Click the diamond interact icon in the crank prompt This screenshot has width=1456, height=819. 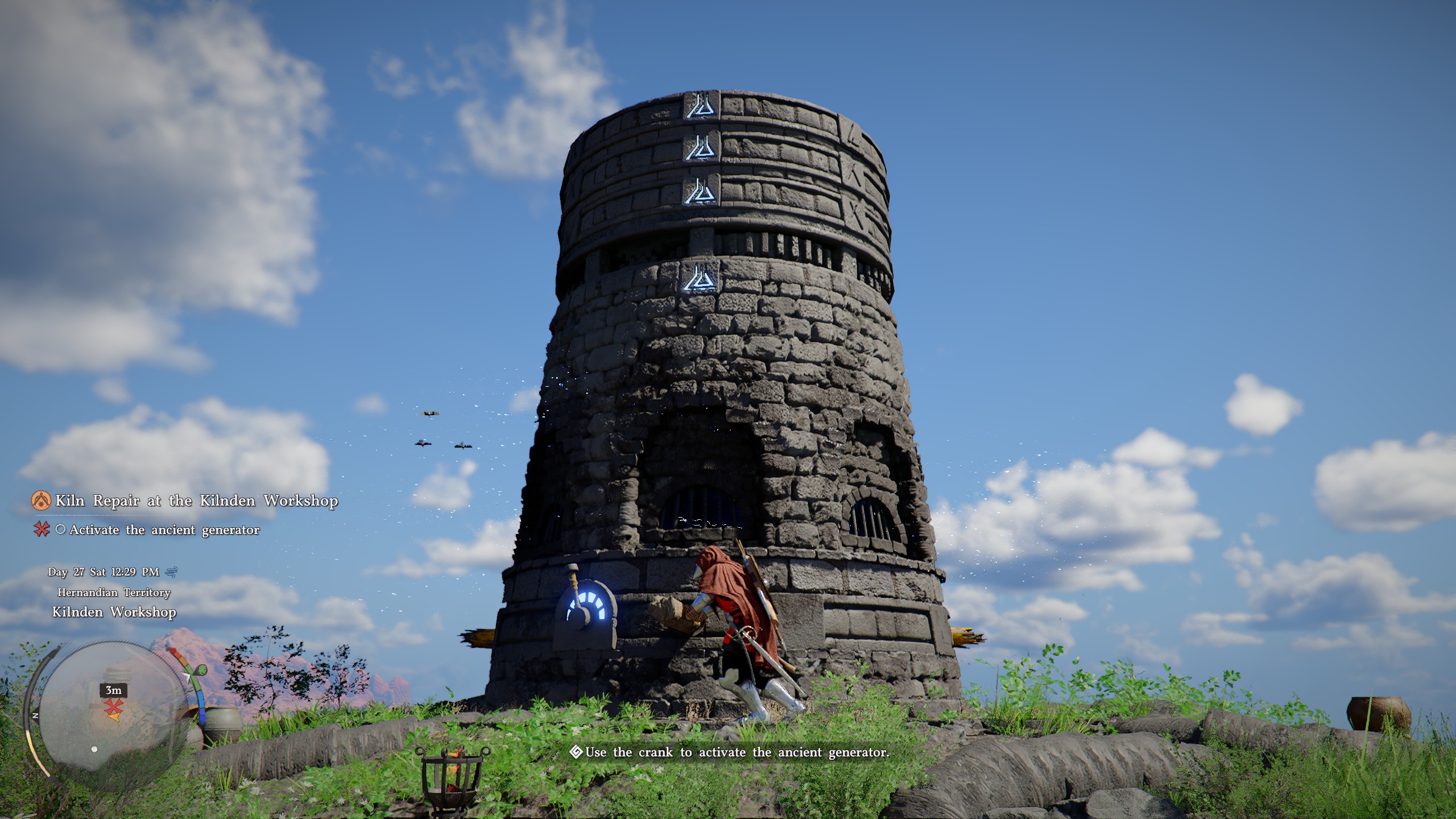(576, 751)
